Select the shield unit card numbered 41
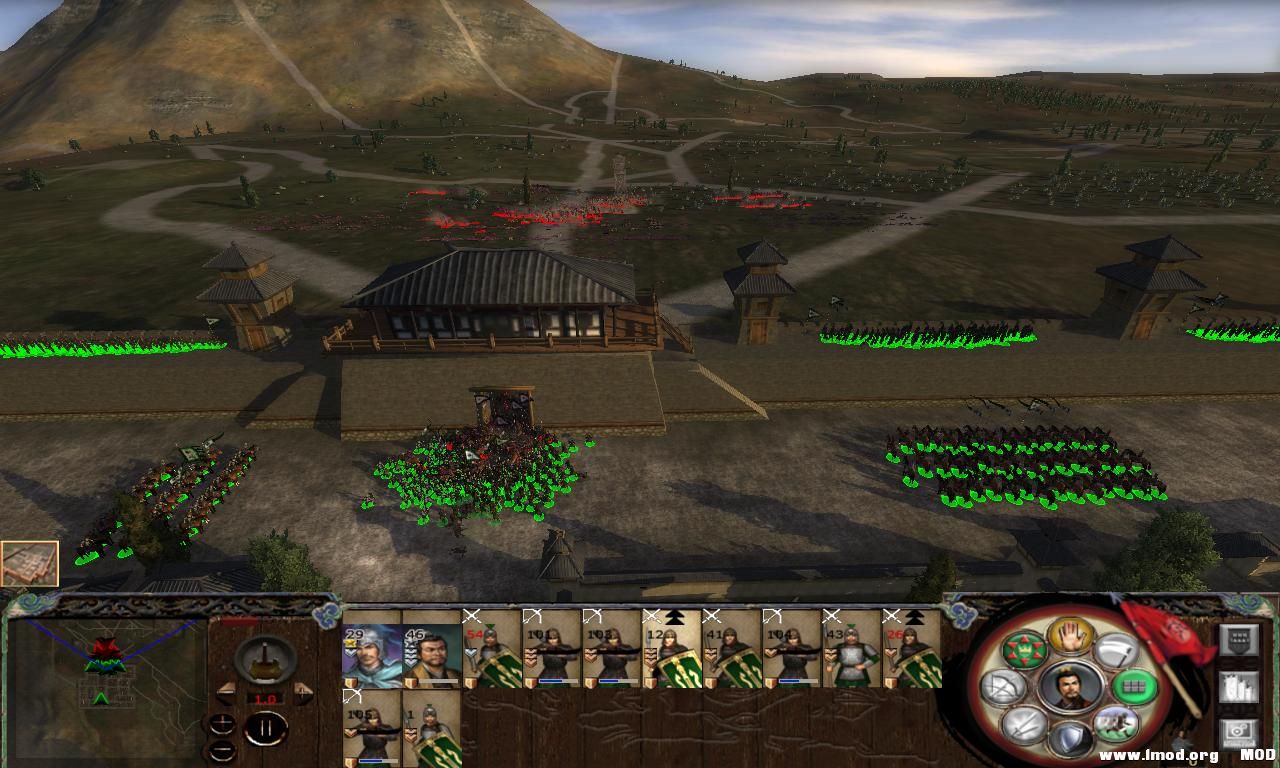 coord(732,649)
